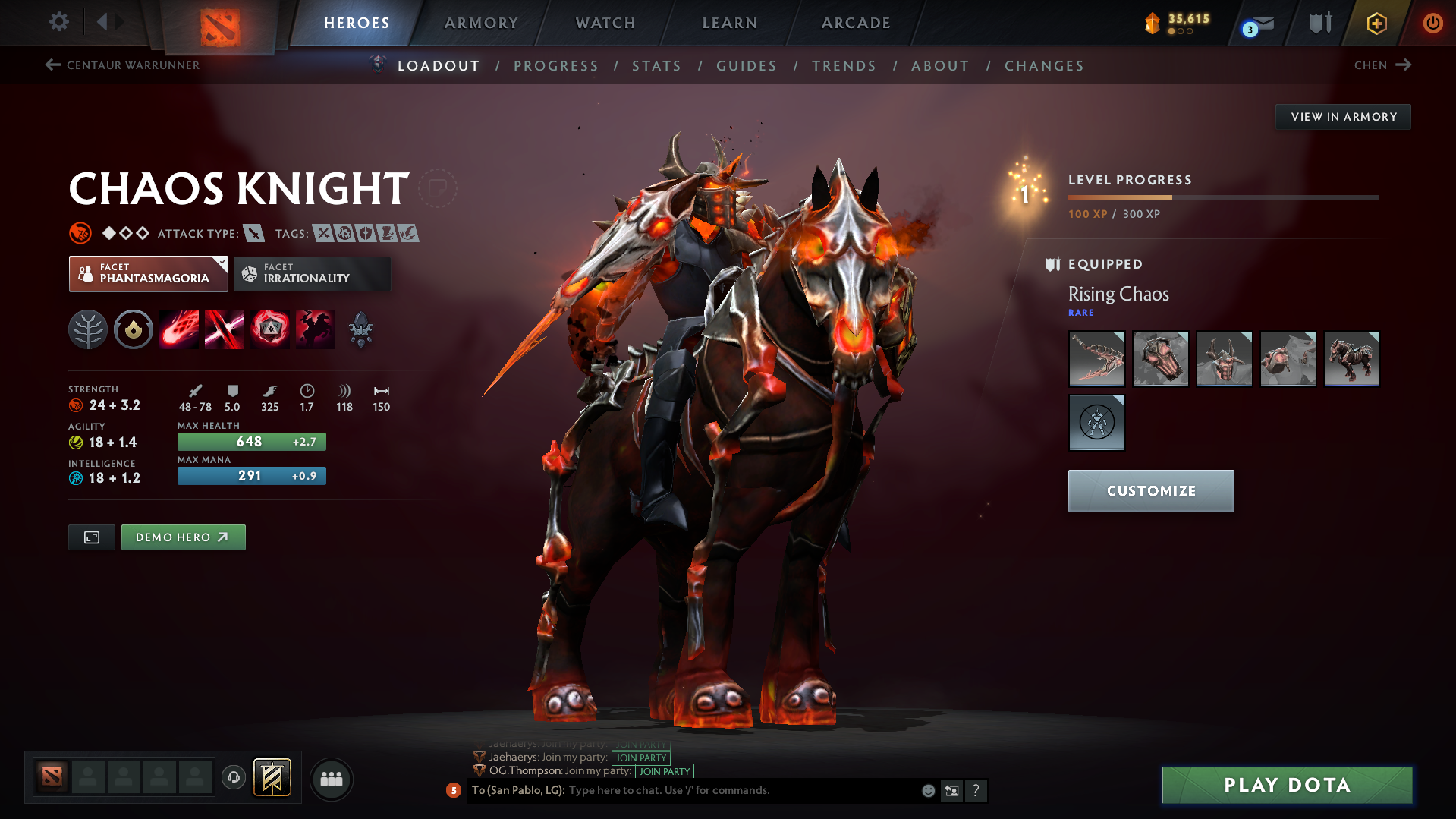Image resolution: width=1456 pixels, height=819 pixels.
Task: Select the Phantasmagoria facet
Action: (148, 273)
